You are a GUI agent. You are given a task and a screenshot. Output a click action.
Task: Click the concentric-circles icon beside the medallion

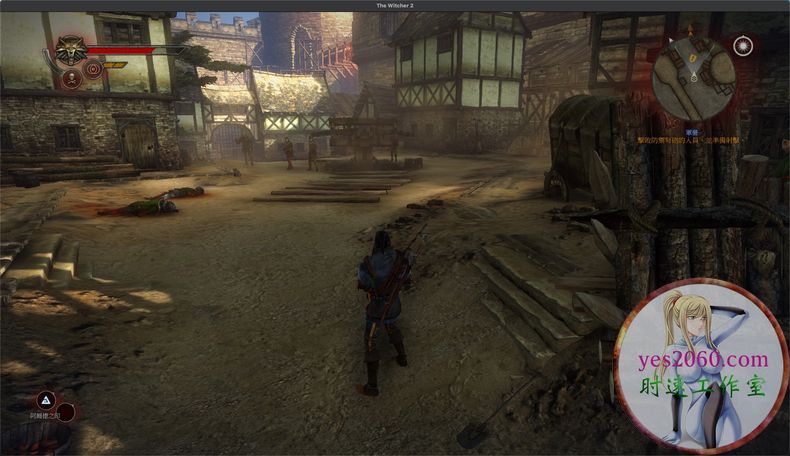(x=92, y=69)
